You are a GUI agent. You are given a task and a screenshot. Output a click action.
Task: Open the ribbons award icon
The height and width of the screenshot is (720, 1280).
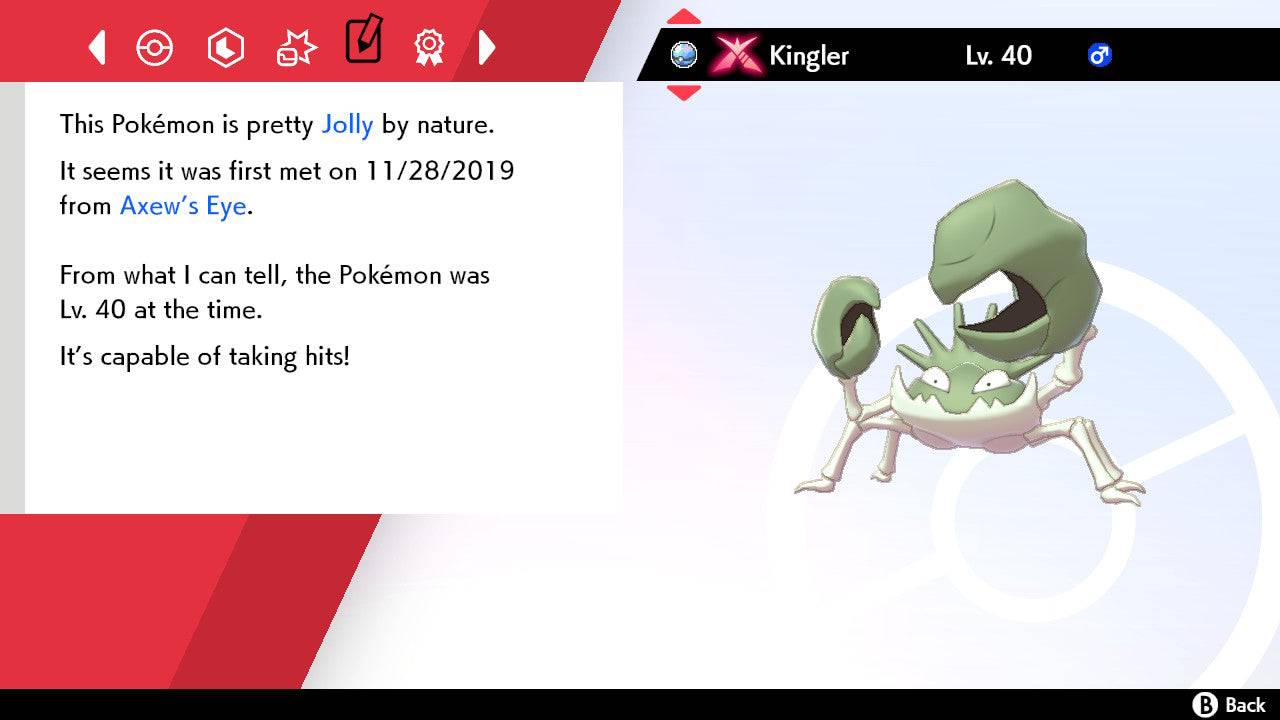(x=428, y=46)
